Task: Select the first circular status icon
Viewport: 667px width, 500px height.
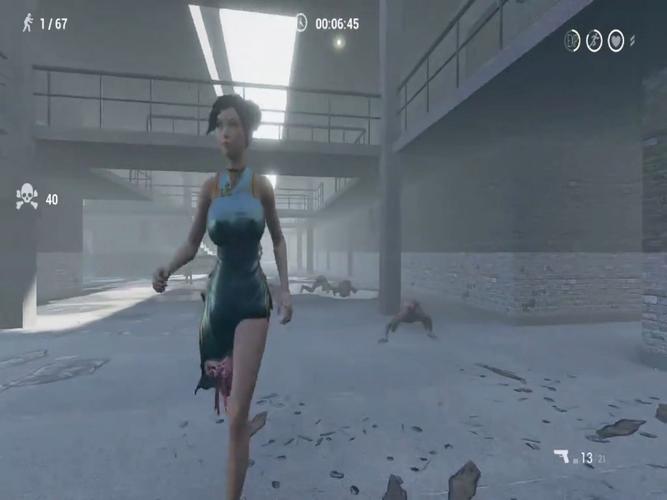Action: point(572,41)
